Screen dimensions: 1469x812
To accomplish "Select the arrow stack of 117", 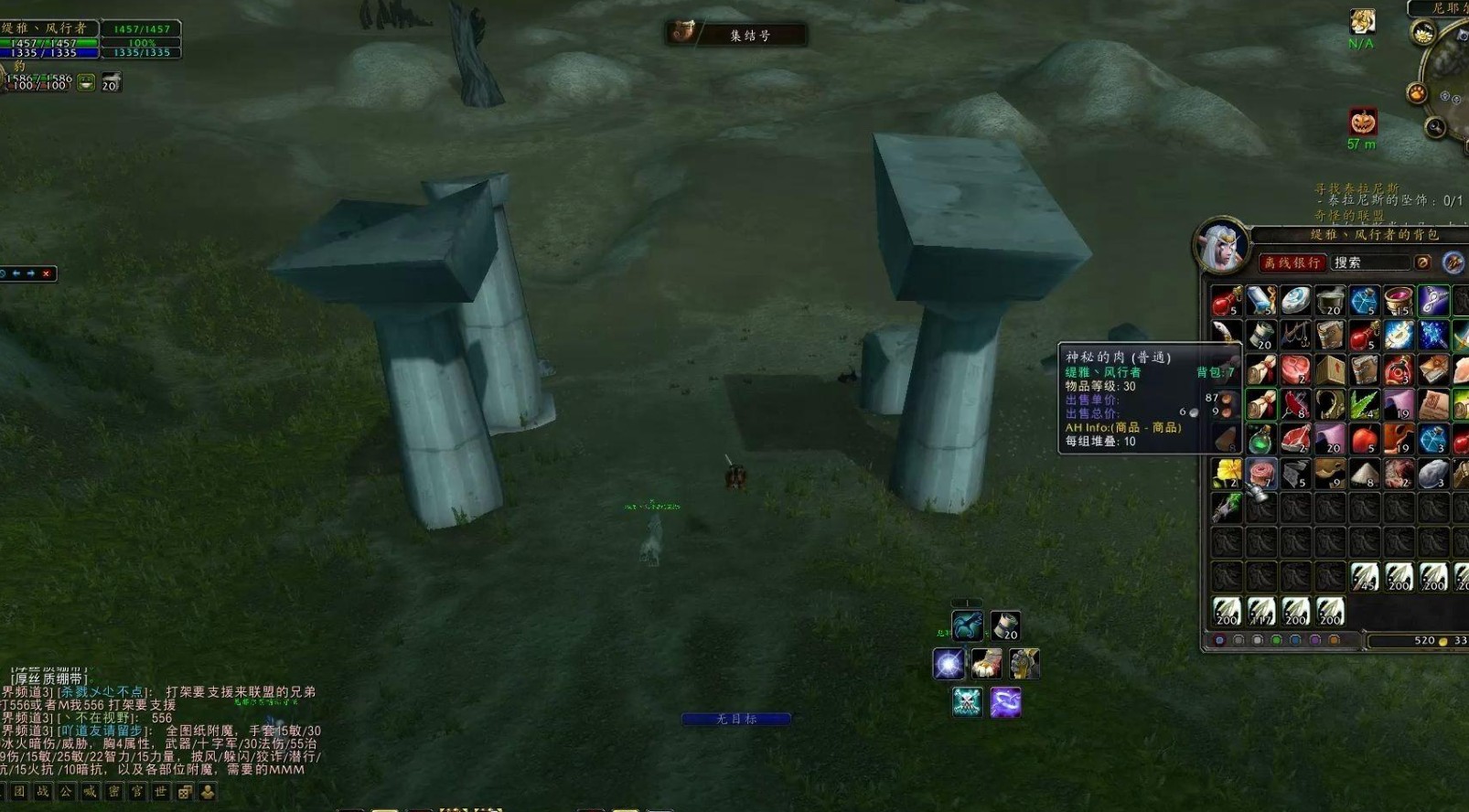I will coord(1260,611).
